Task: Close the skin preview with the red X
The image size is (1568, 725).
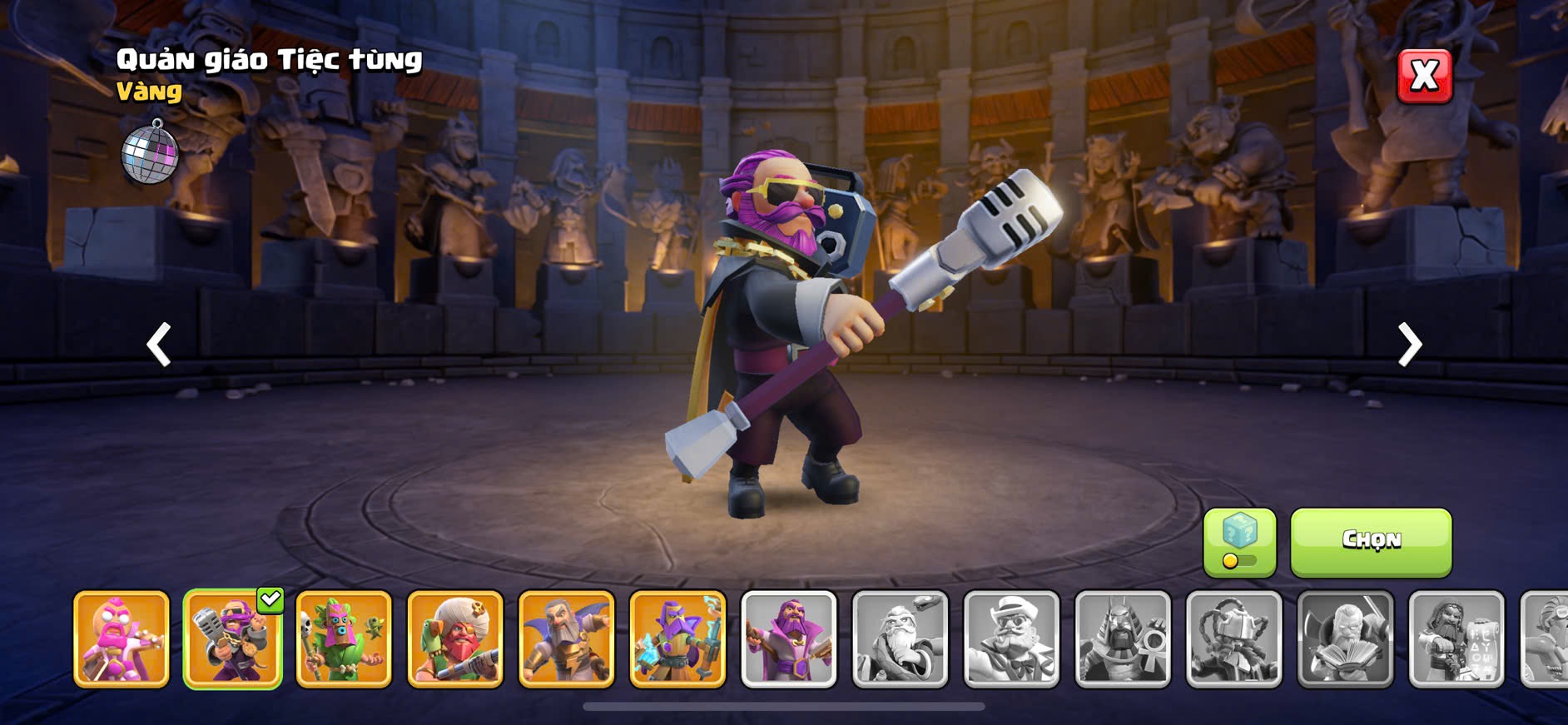Action: coord(1424,77)
